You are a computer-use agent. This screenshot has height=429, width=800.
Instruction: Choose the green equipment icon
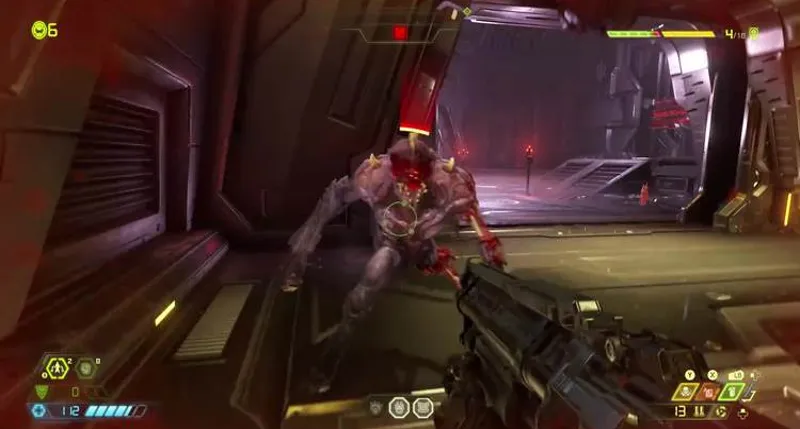(733, 392)
